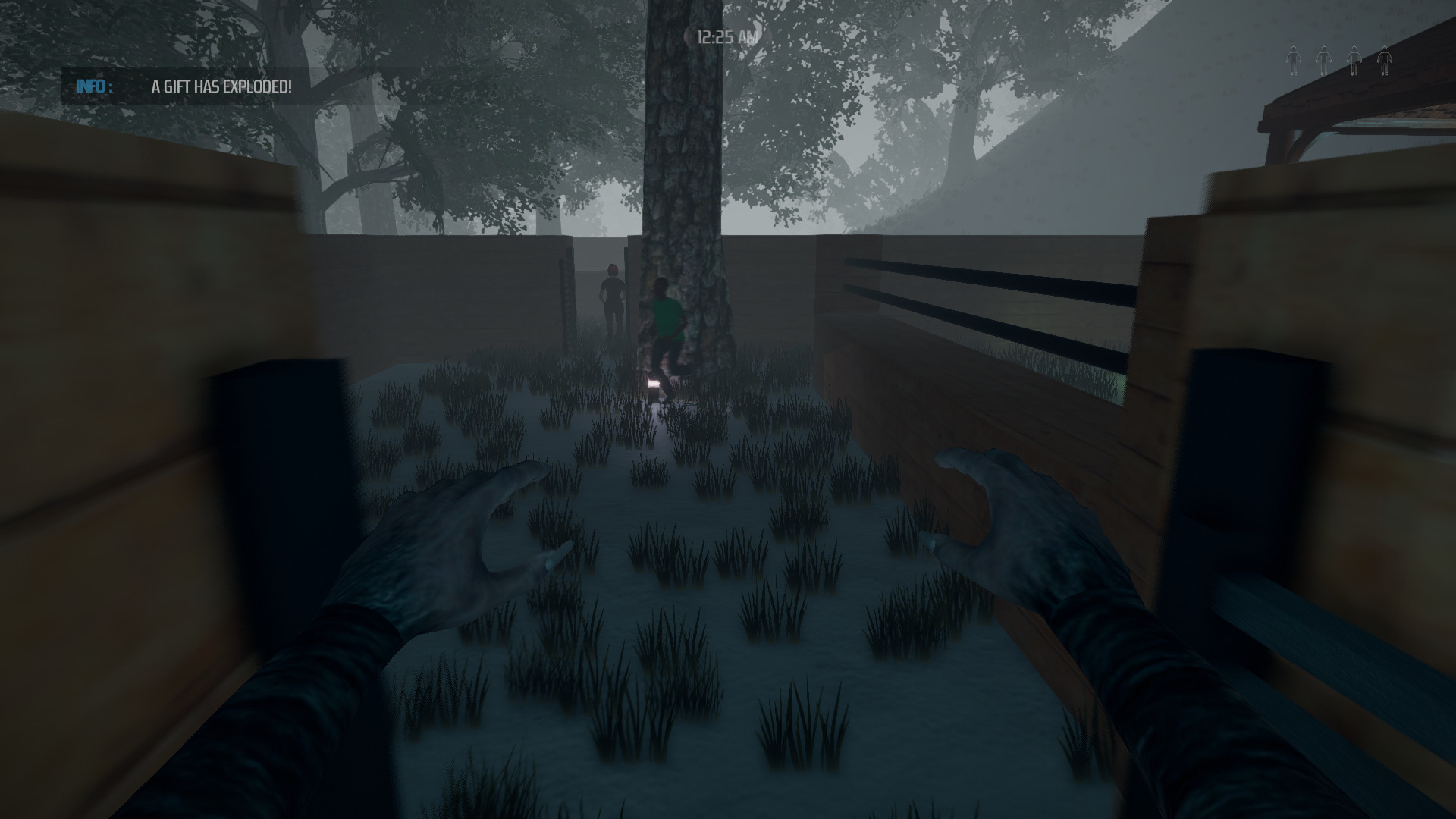Screen dimensions: 1456x819
Task: Select the first player status icon
Action: coord(1294,61)
